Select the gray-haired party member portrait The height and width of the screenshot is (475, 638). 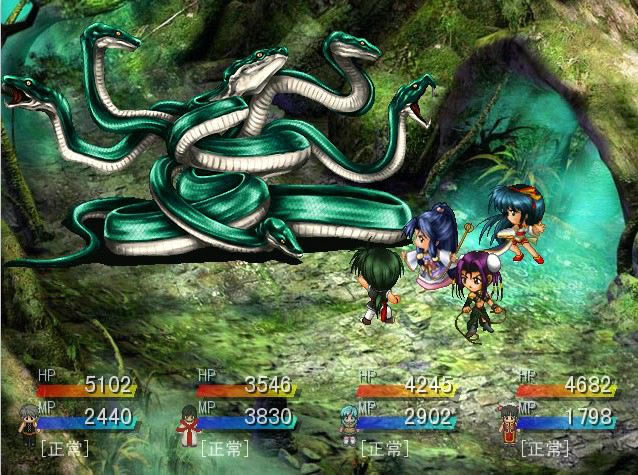click(28, 423)
